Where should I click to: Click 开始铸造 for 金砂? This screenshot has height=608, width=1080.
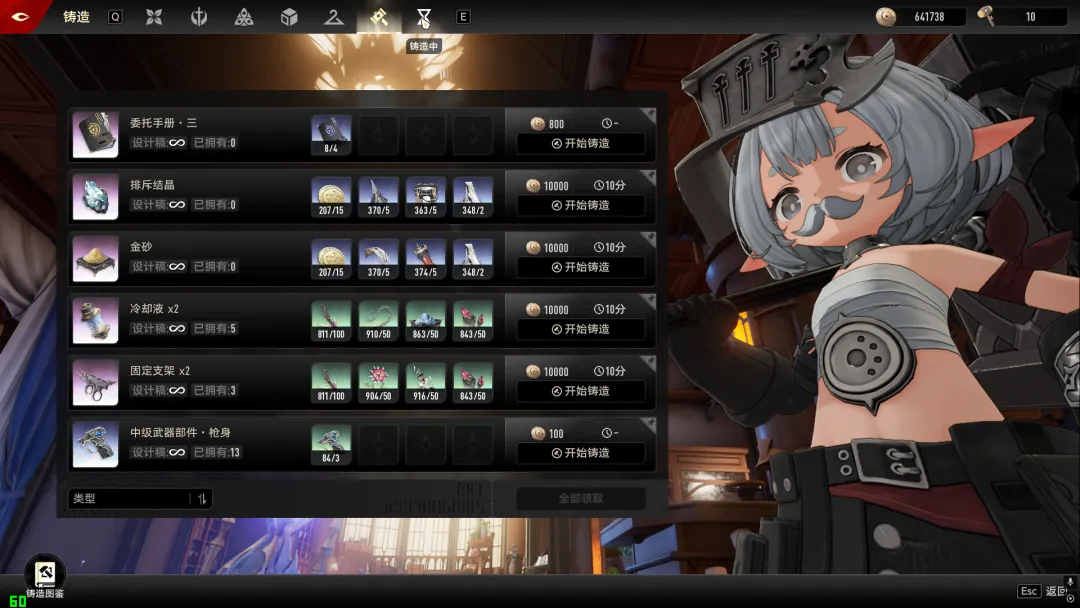point(580,267)
